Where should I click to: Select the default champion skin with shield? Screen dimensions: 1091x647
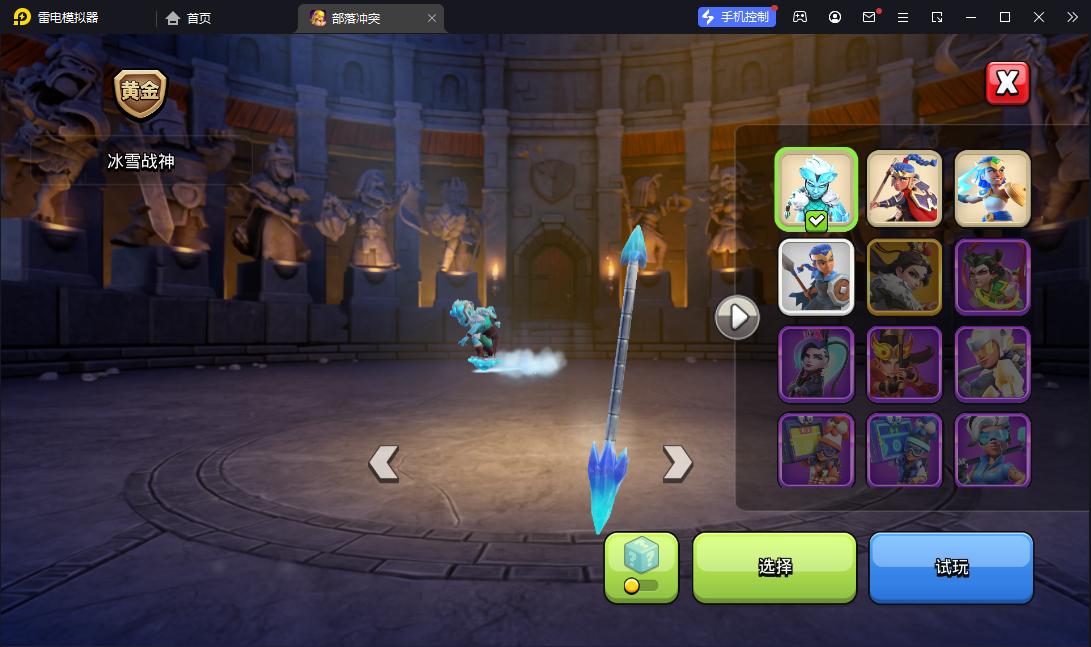[x=816, y=276]
